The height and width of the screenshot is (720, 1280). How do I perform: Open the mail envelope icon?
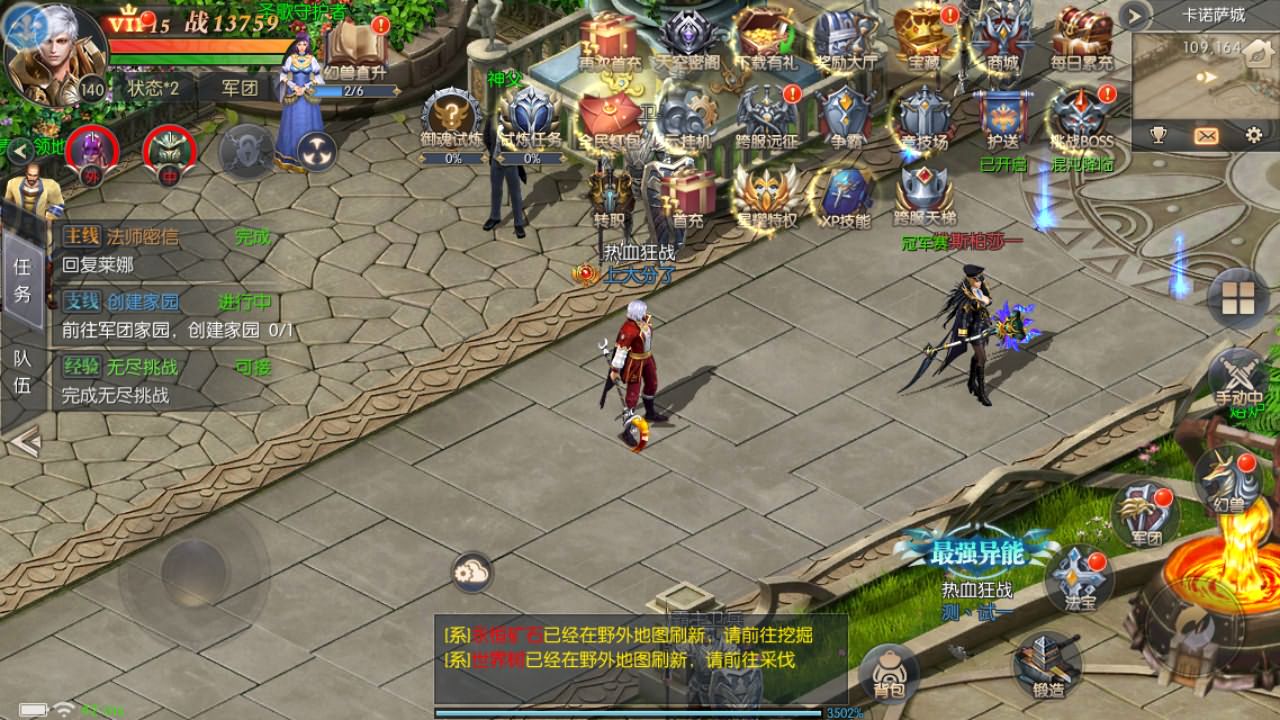pos(1207,133)
